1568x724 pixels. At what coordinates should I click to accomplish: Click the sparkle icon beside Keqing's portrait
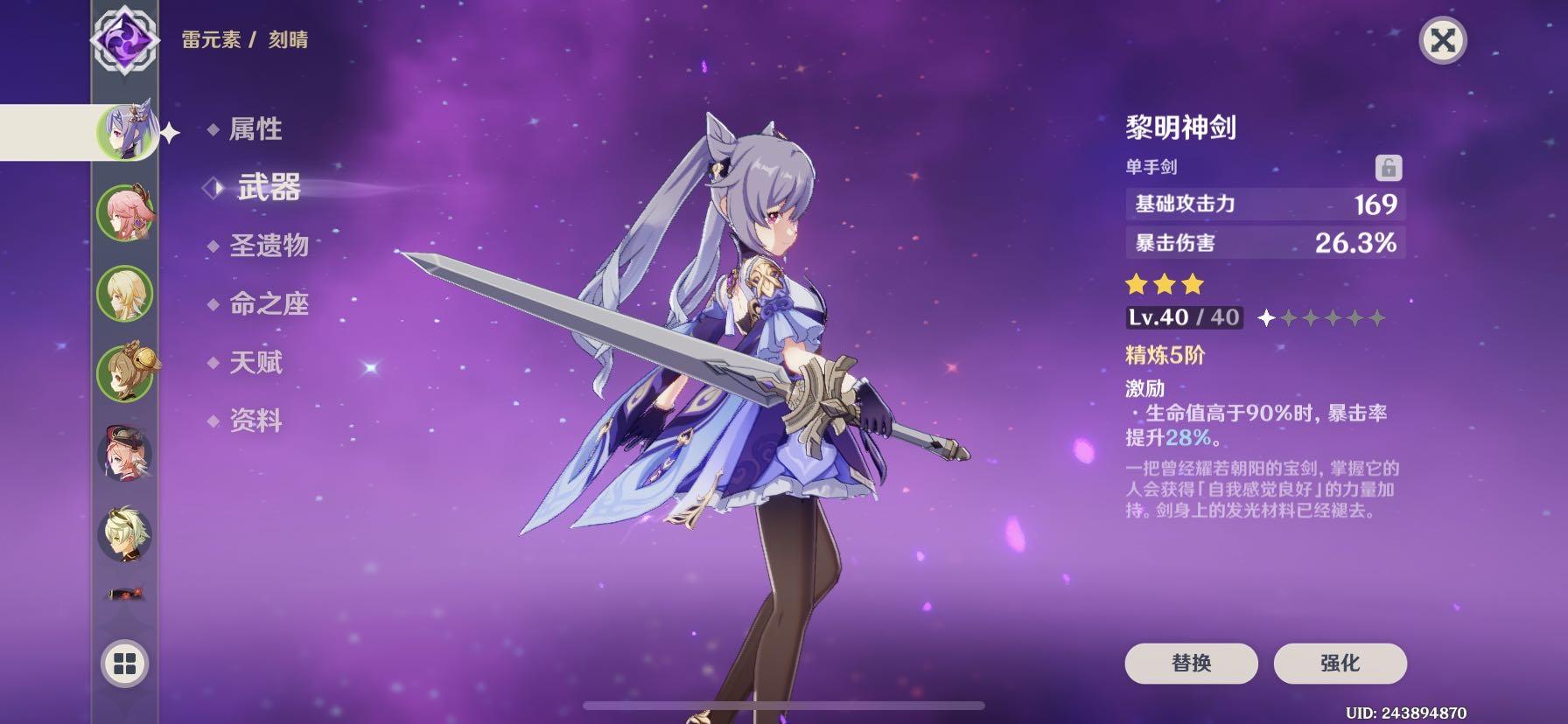(x=169, y=131)
